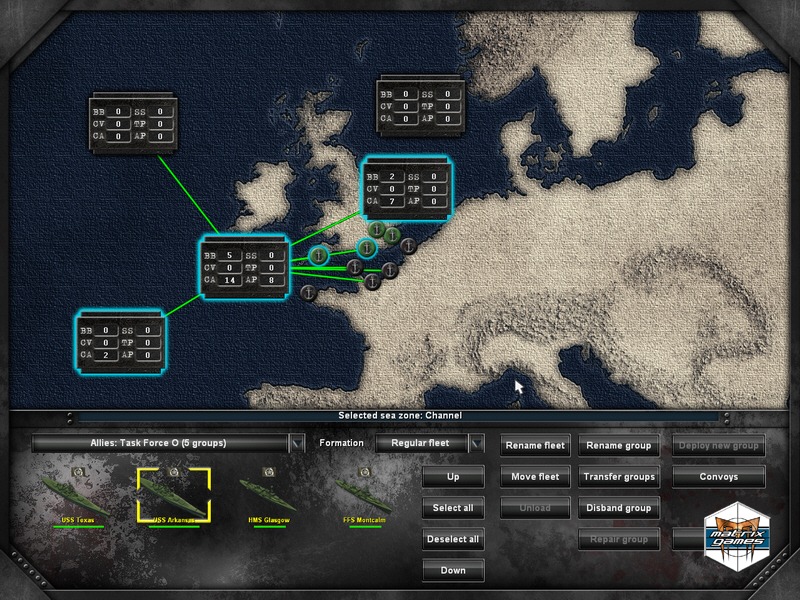Select the sea zone box with 14 CA
The image size is (800, 600).
245,267
